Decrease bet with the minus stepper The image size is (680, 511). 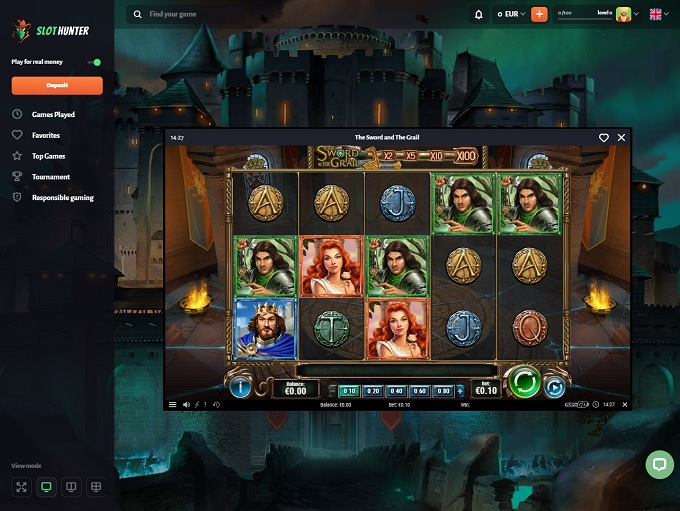coord(332,391)
